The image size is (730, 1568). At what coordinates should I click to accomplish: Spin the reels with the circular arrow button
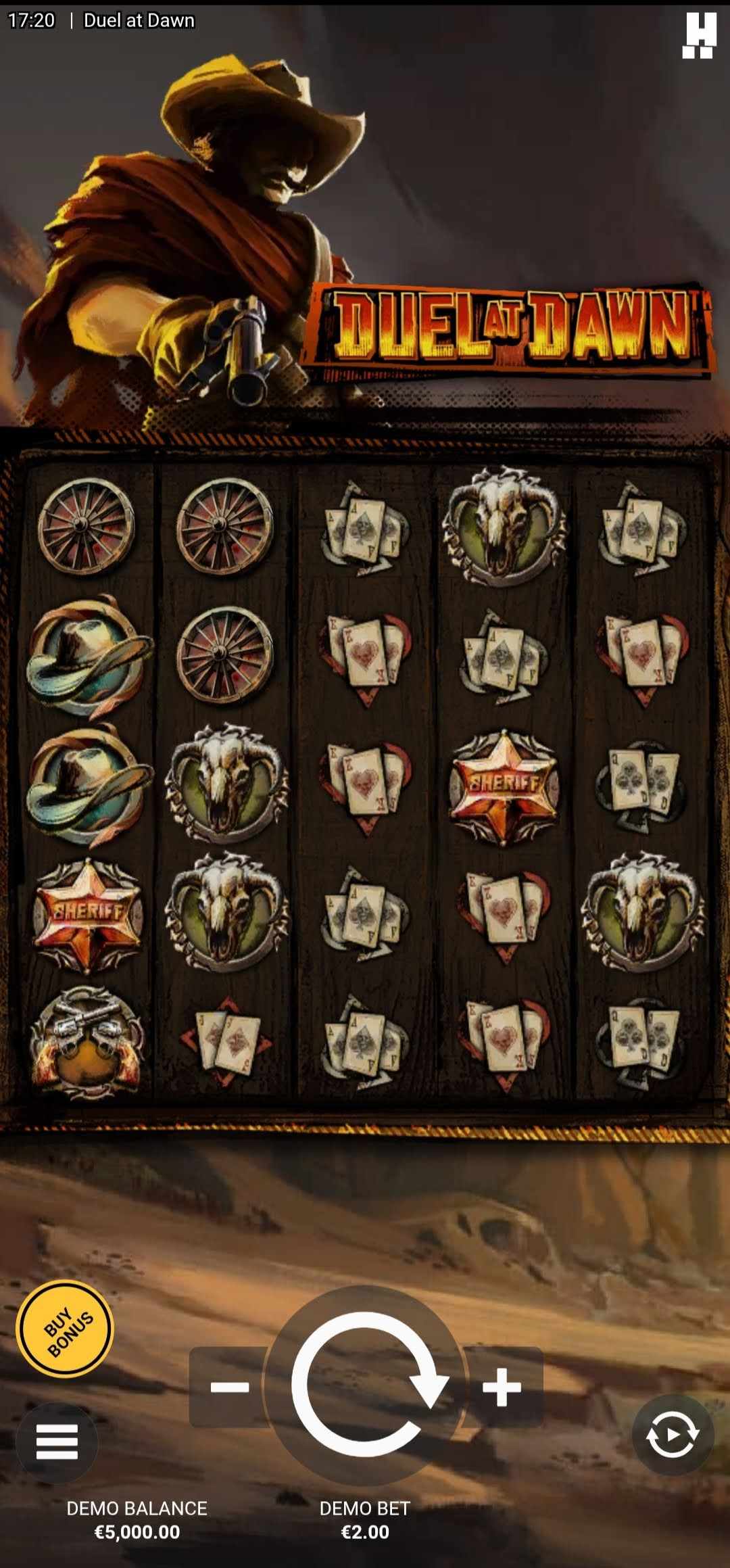[x=366, y=1386]
